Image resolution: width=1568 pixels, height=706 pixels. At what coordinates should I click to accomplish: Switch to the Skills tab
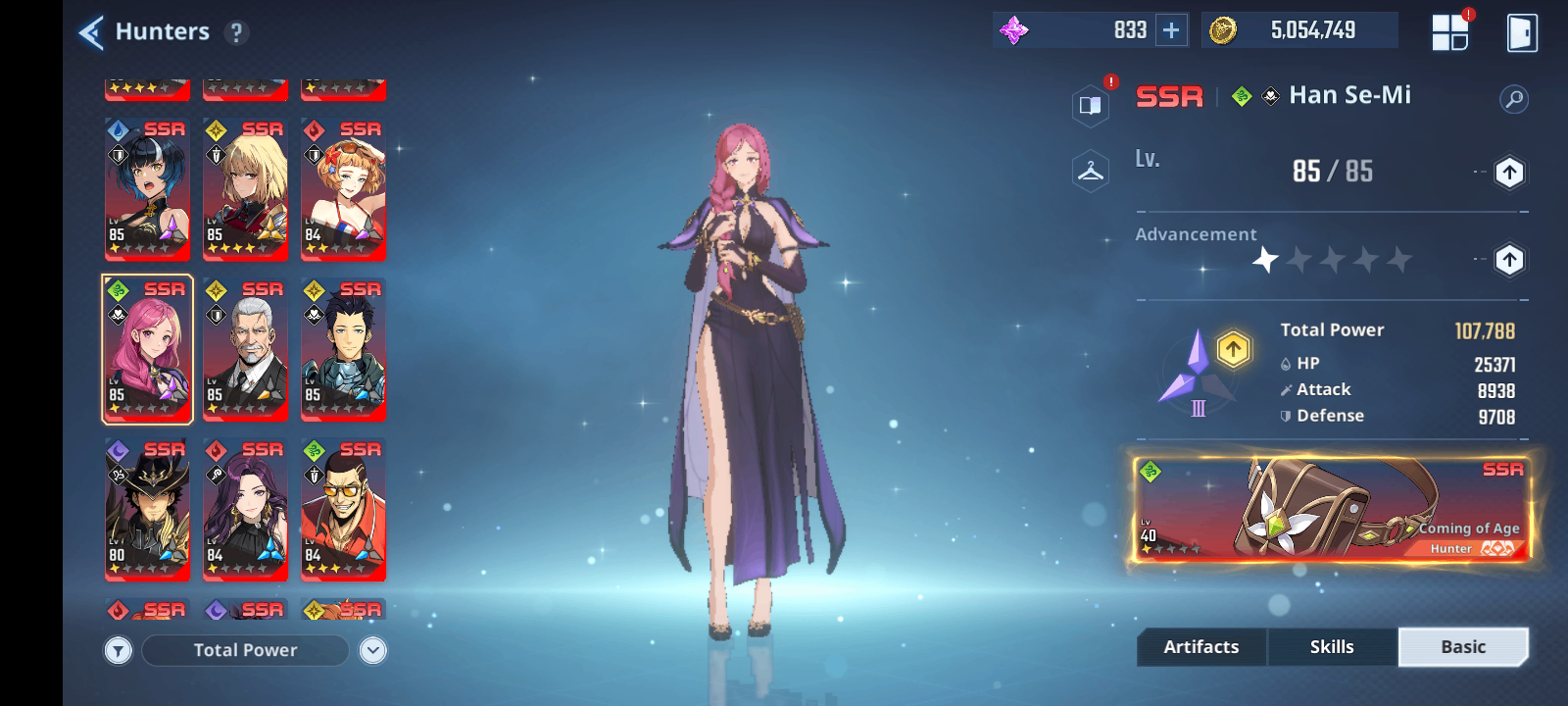click(1332, 646)
